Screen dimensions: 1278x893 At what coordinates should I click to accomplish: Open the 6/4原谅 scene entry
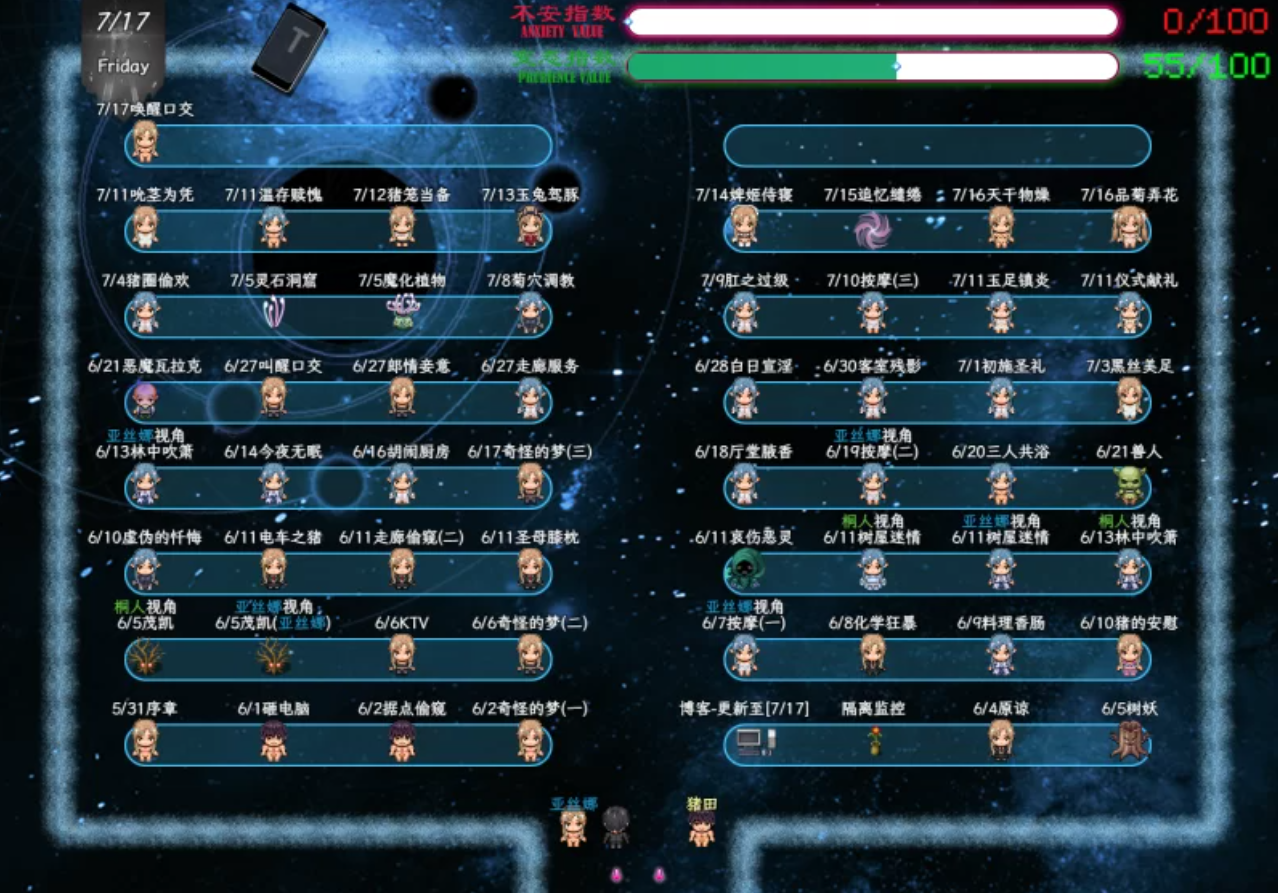(x=1001, y=742)
